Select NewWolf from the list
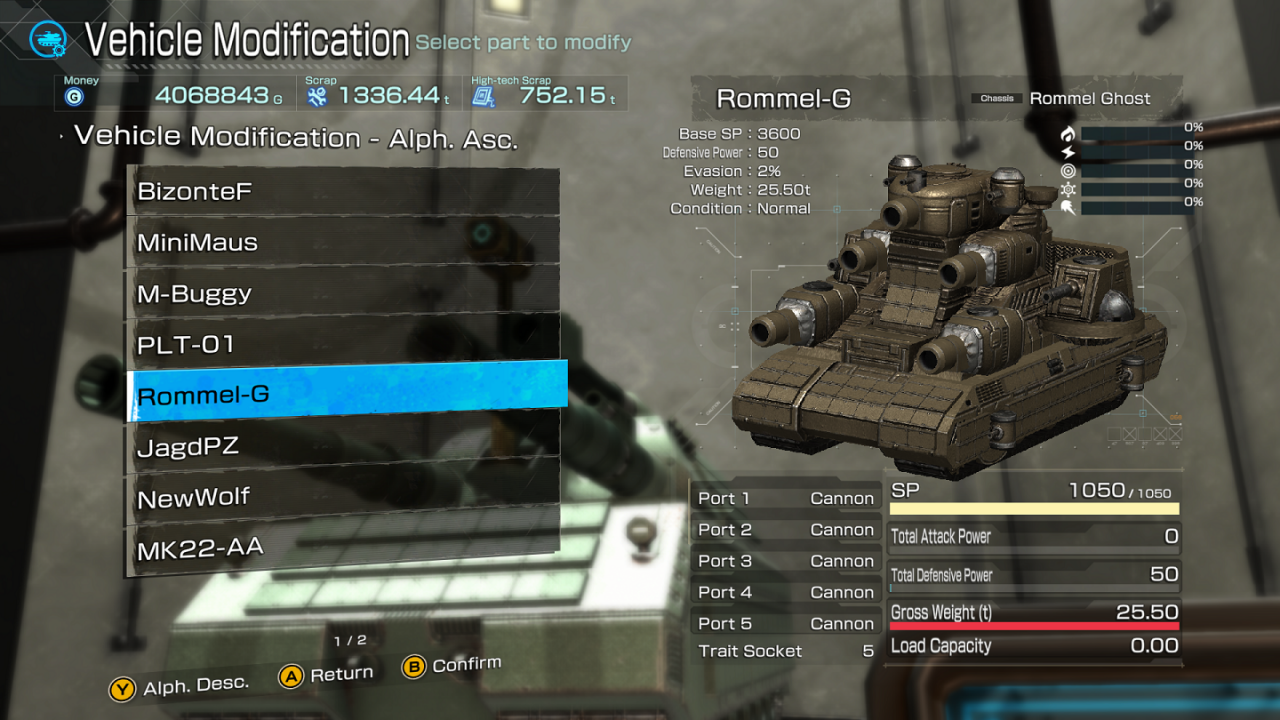Image resolution: width=1280 pixels, height=720 pixels. 342,497
